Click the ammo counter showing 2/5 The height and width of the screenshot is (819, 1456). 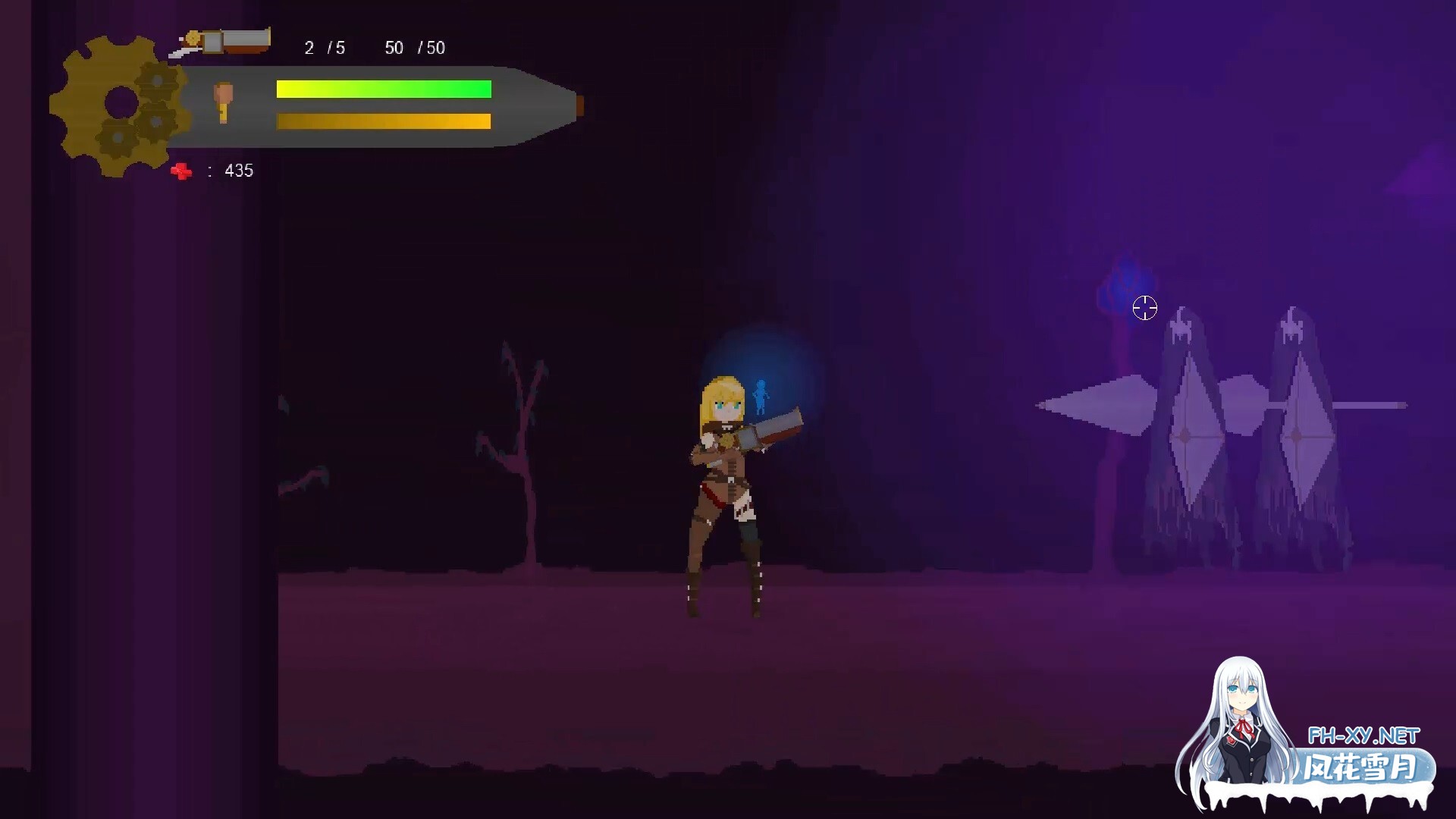coord(324,48)
